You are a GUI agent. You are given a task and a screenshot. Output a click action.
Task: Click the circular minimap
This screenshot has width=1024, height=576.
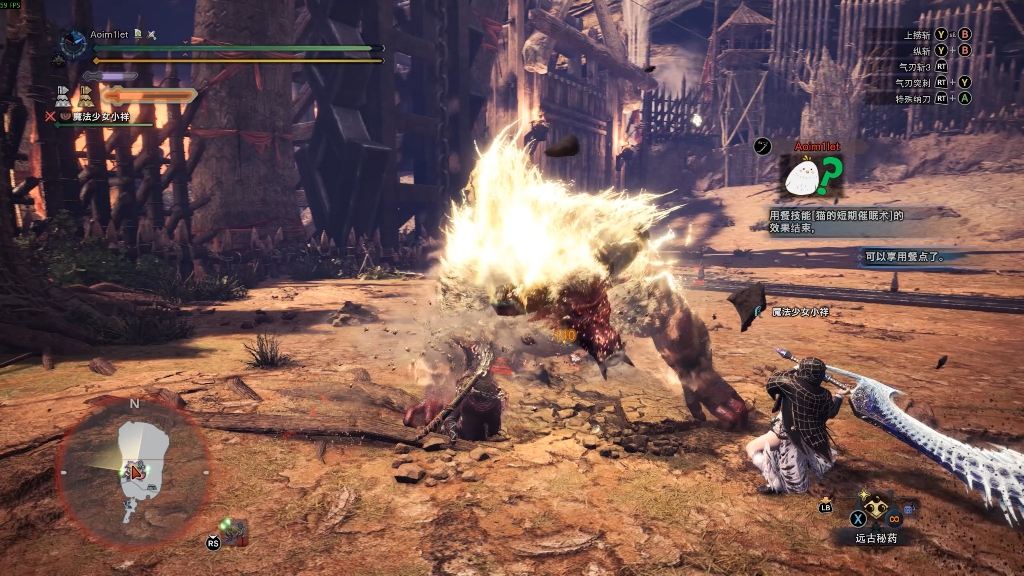click(x=133, y=473)
